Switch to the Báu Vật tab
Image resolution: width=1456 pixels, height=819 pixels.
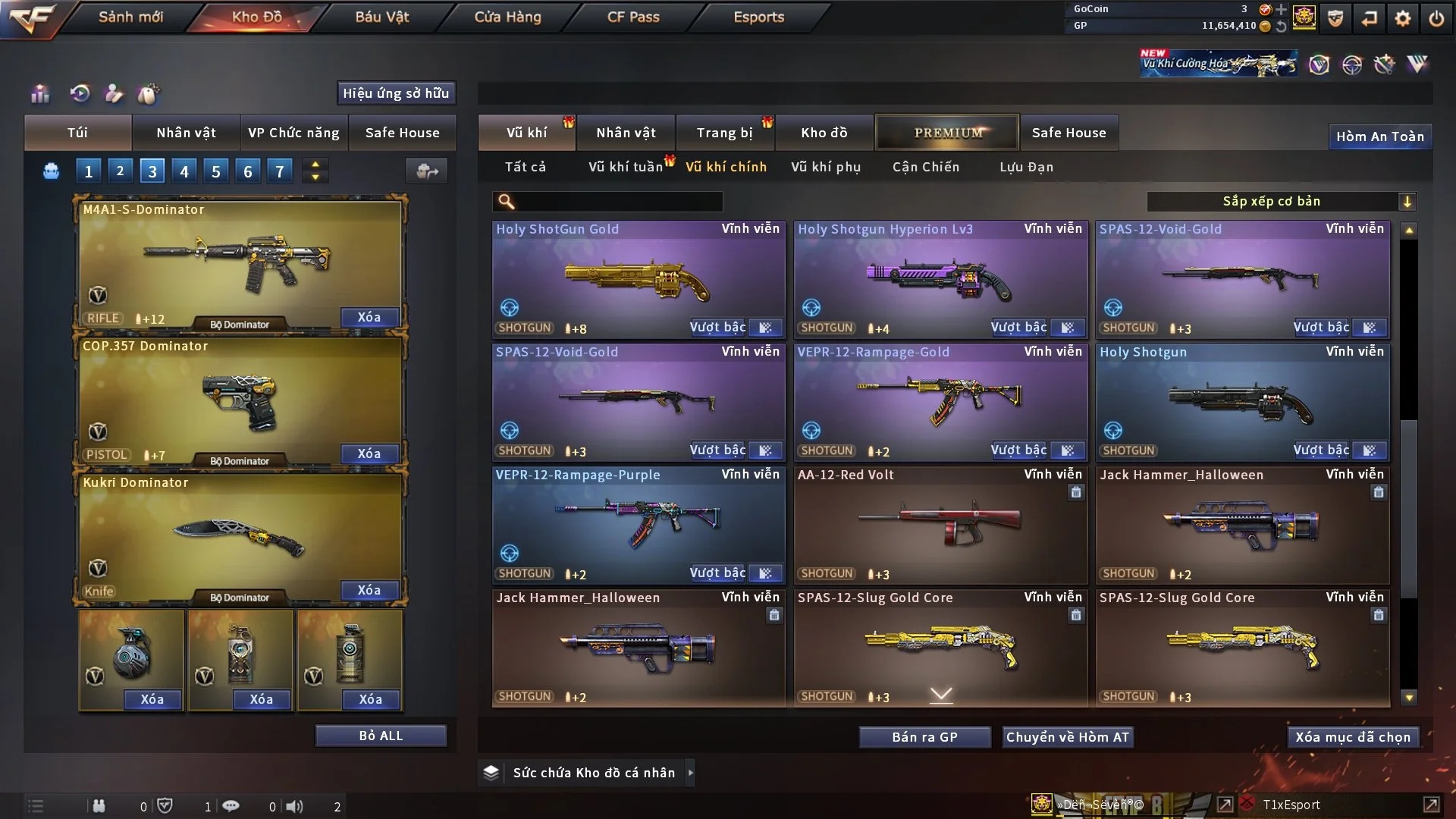click(381, 17)
